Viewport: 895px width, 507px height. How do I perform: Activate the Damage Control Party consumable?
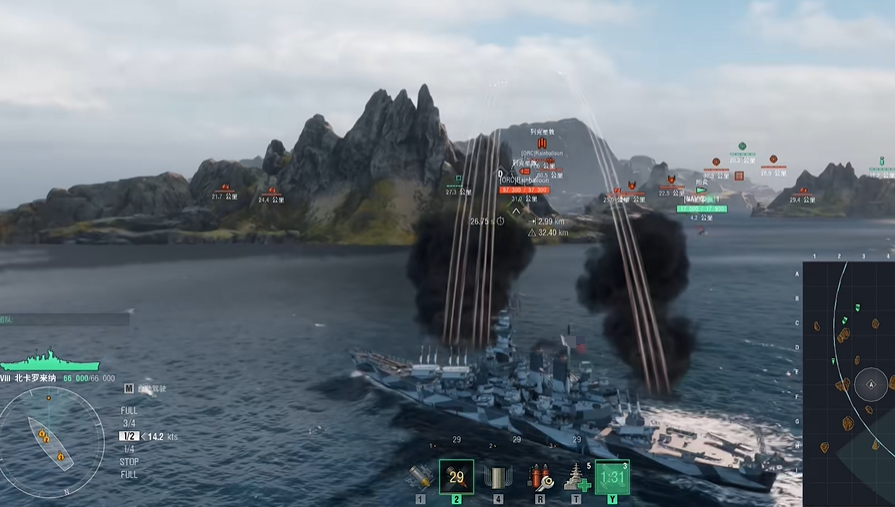(x=540, y=477)
